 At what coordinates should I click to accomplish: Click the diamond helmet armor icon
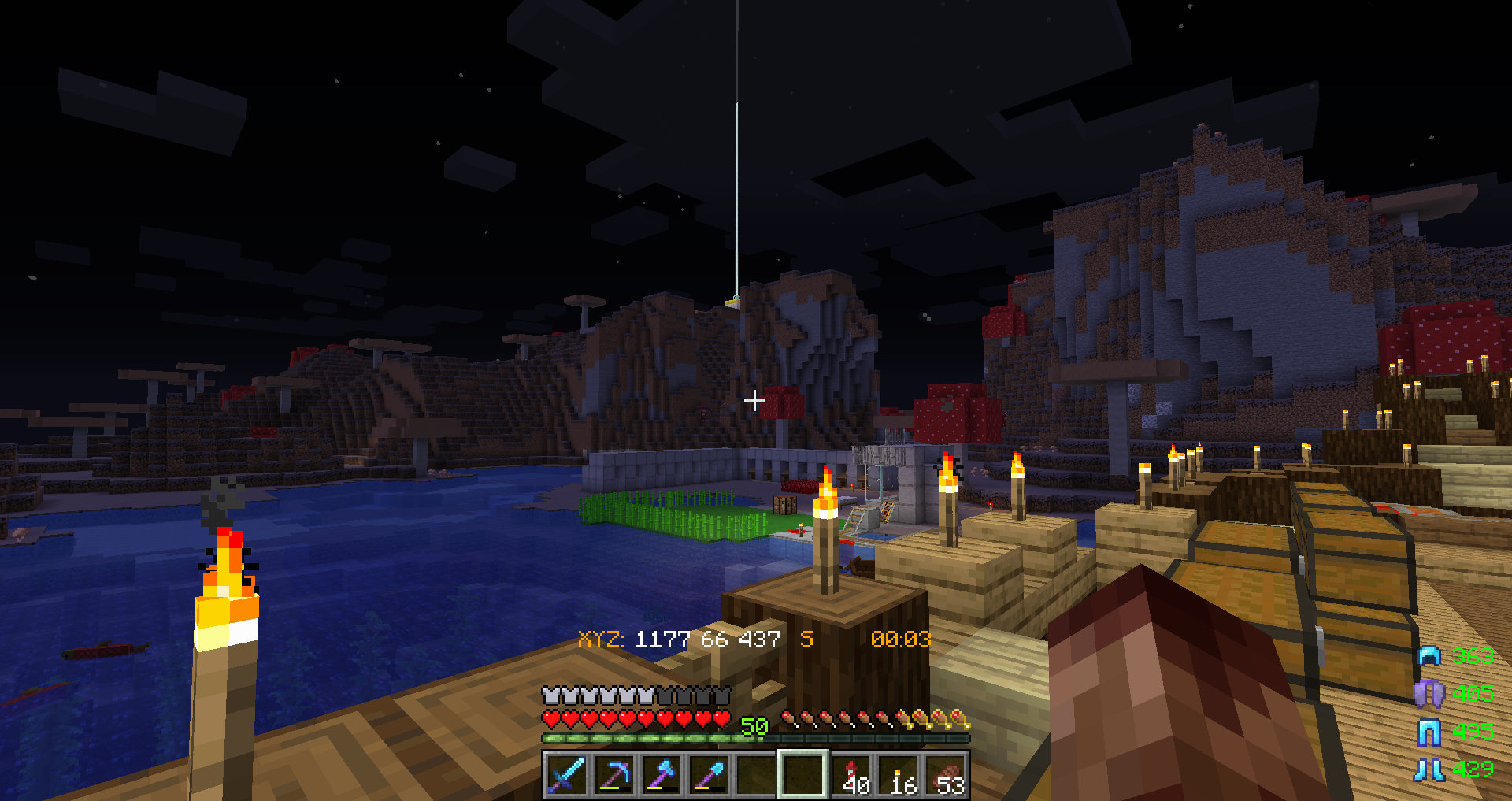(1429, 656)
